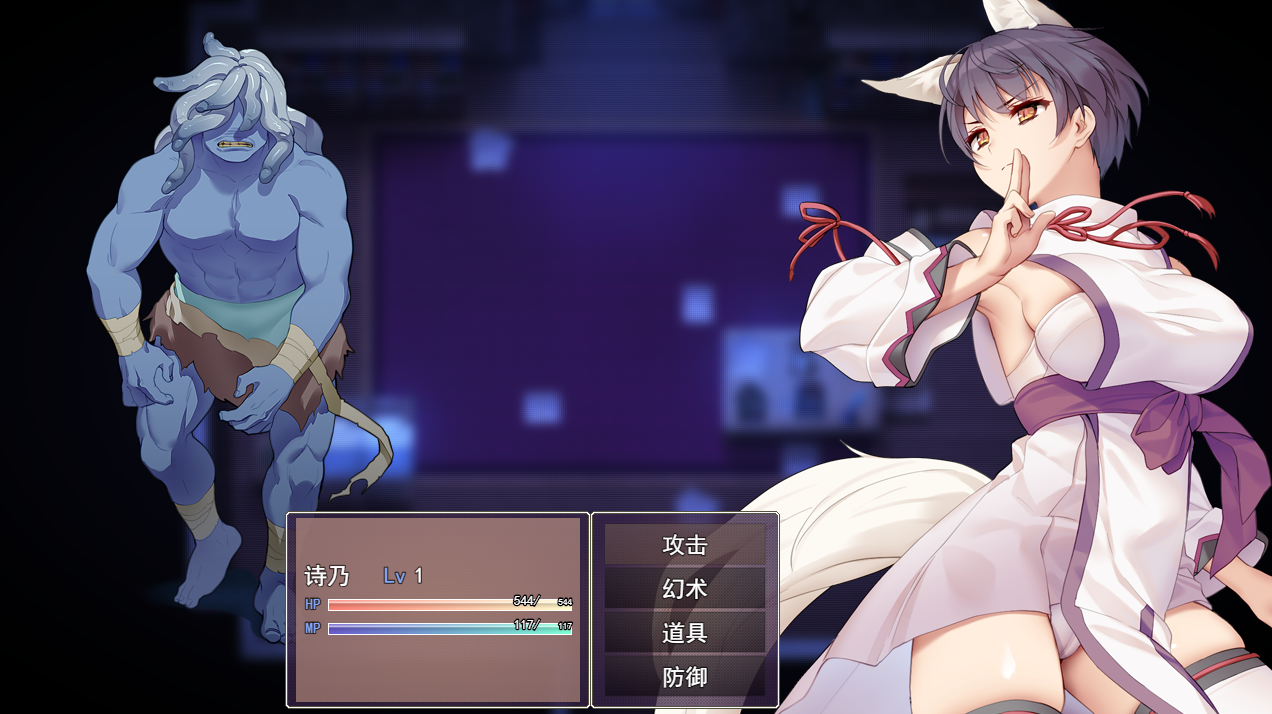This screenshot has width=1272, height=714.
Task: Pick the 防御 defend command
Action: 685,677
